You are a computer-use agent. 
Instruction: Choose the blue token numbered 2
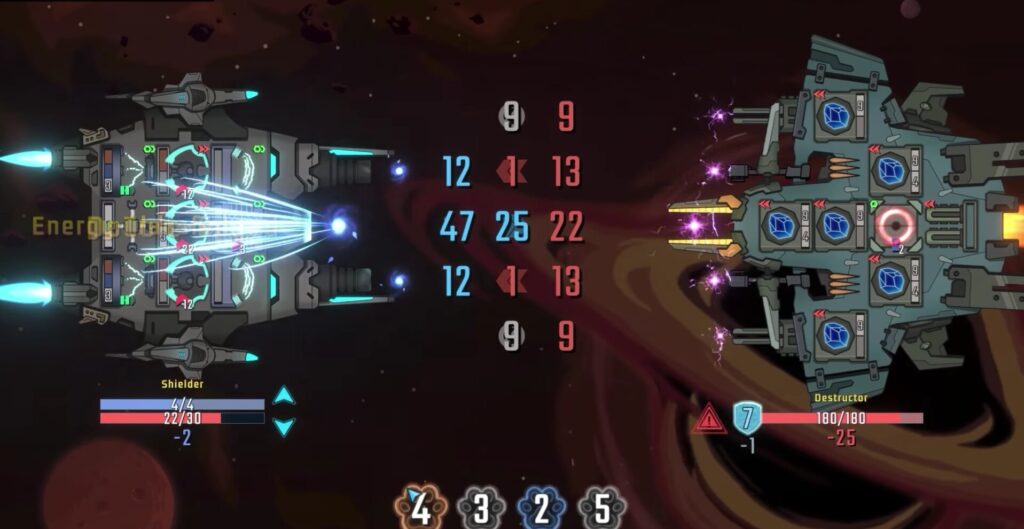[541, 509]
